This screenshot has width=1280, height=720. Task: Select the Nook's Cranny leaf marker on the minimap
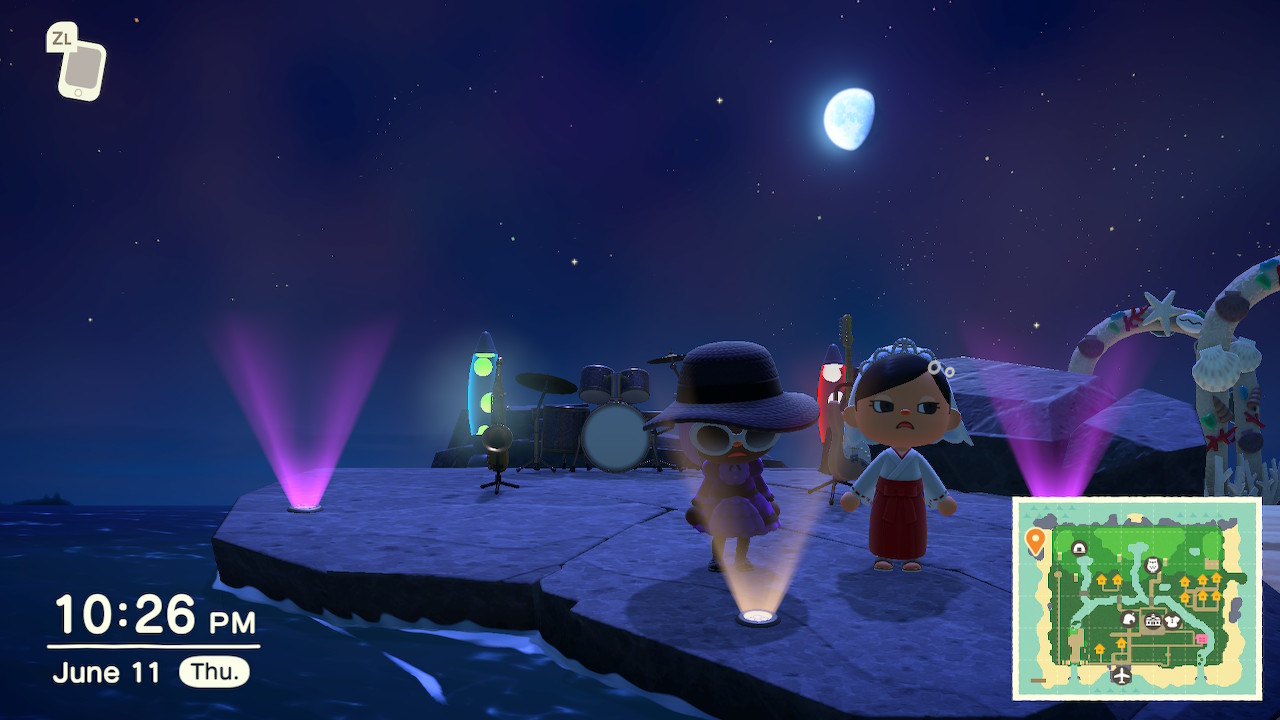tap(1130, 619)
